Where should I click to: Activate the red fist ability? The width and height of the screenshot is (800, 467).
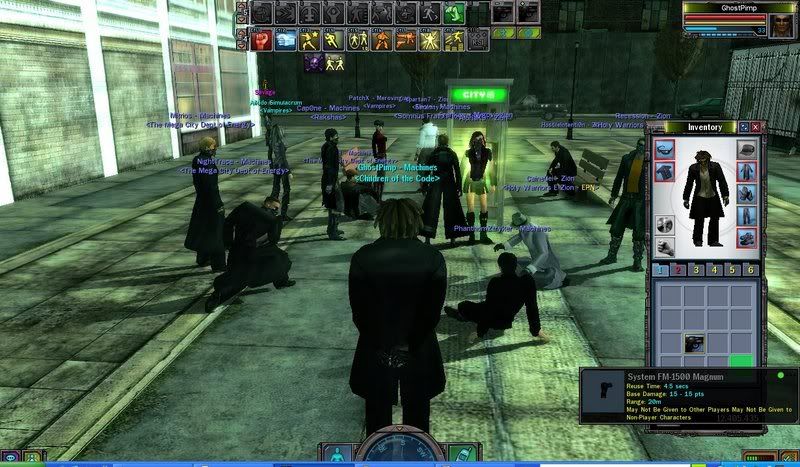(259, 40)
